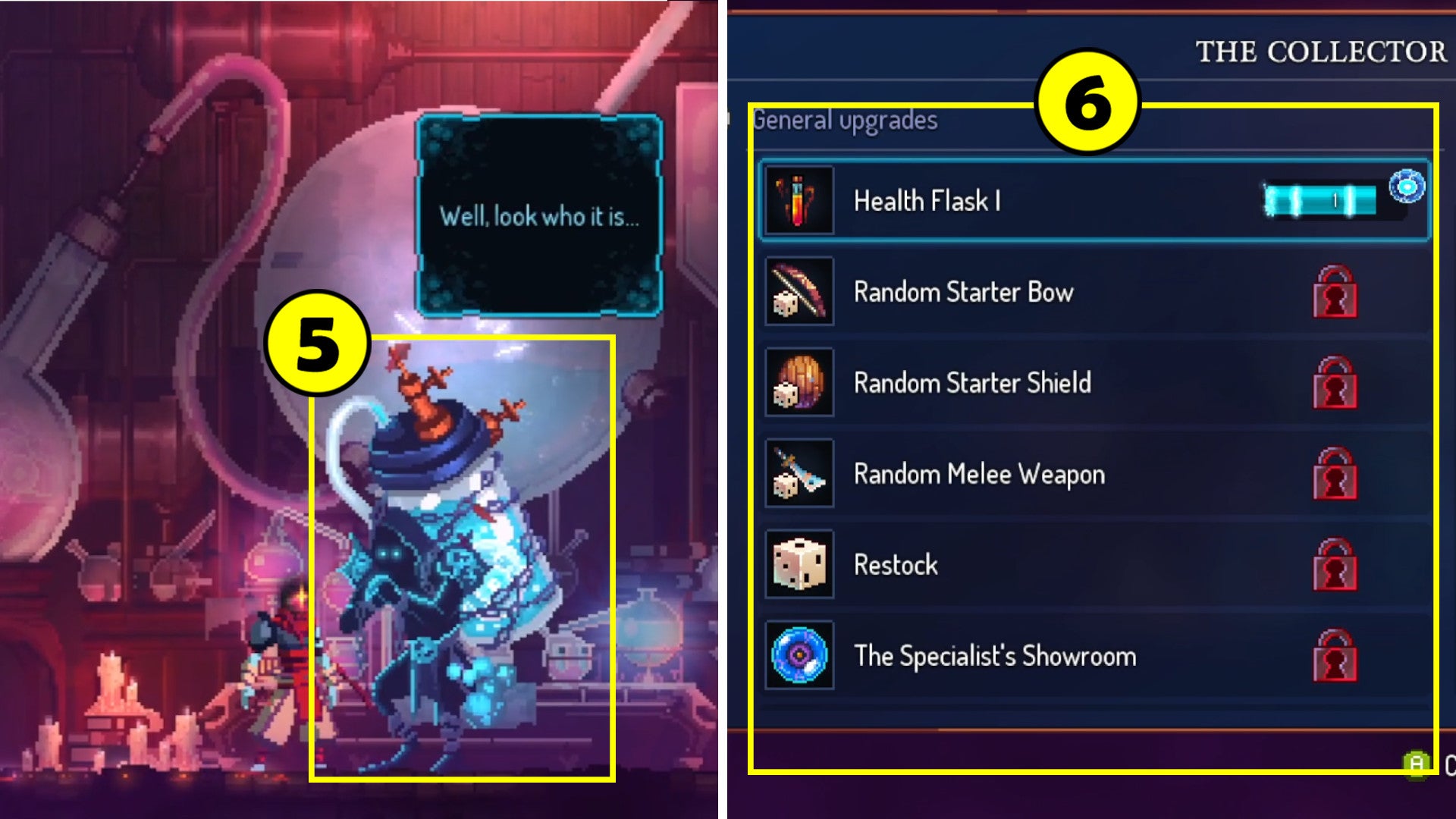Select the Health Flask I upgrade row
Image resolution: width=1456 pixels, height=819 pixels.
tap(1062, 201)
